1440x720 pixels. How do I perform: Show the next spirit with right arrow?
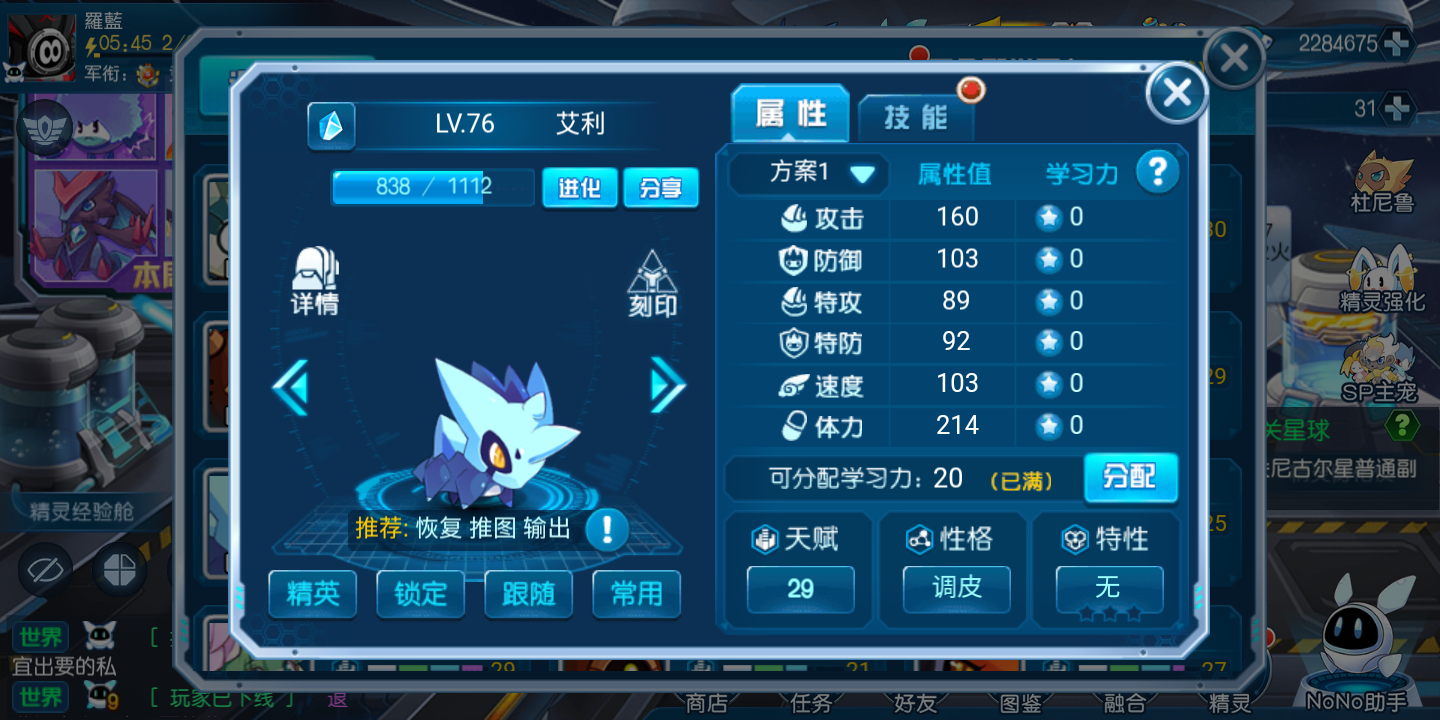click(667, 385)
